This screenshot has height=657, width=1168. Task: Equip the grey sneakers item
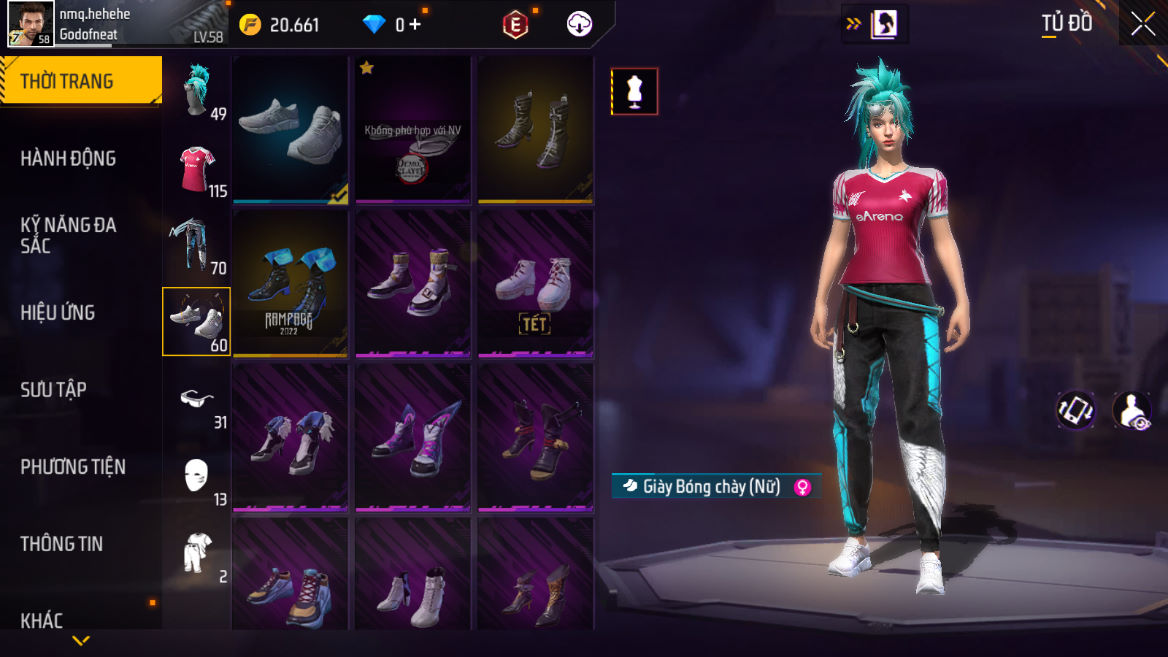click(291, 130)
